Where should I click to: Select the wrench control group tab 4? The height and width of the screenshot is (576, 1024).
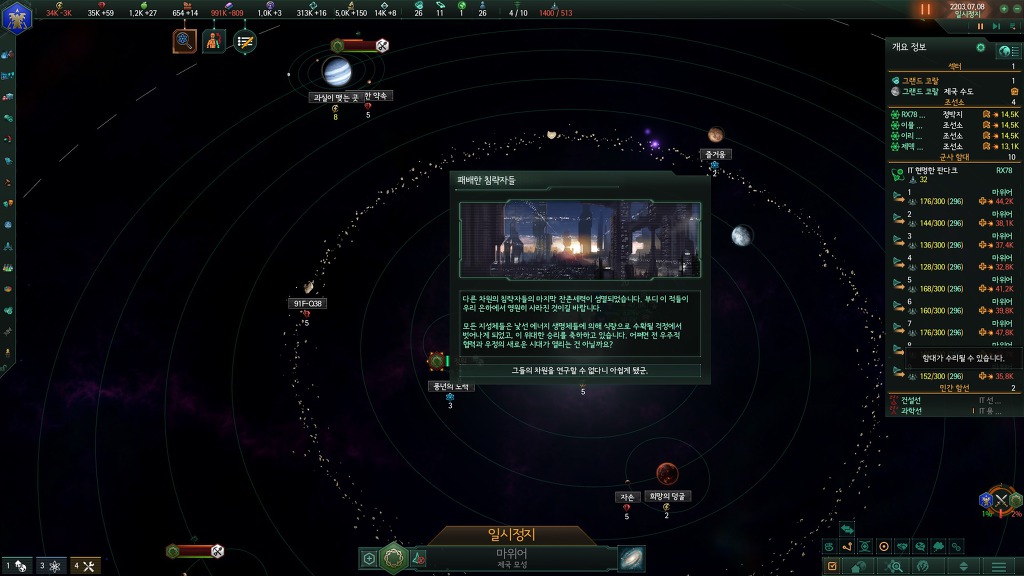(x=84, y=566)
